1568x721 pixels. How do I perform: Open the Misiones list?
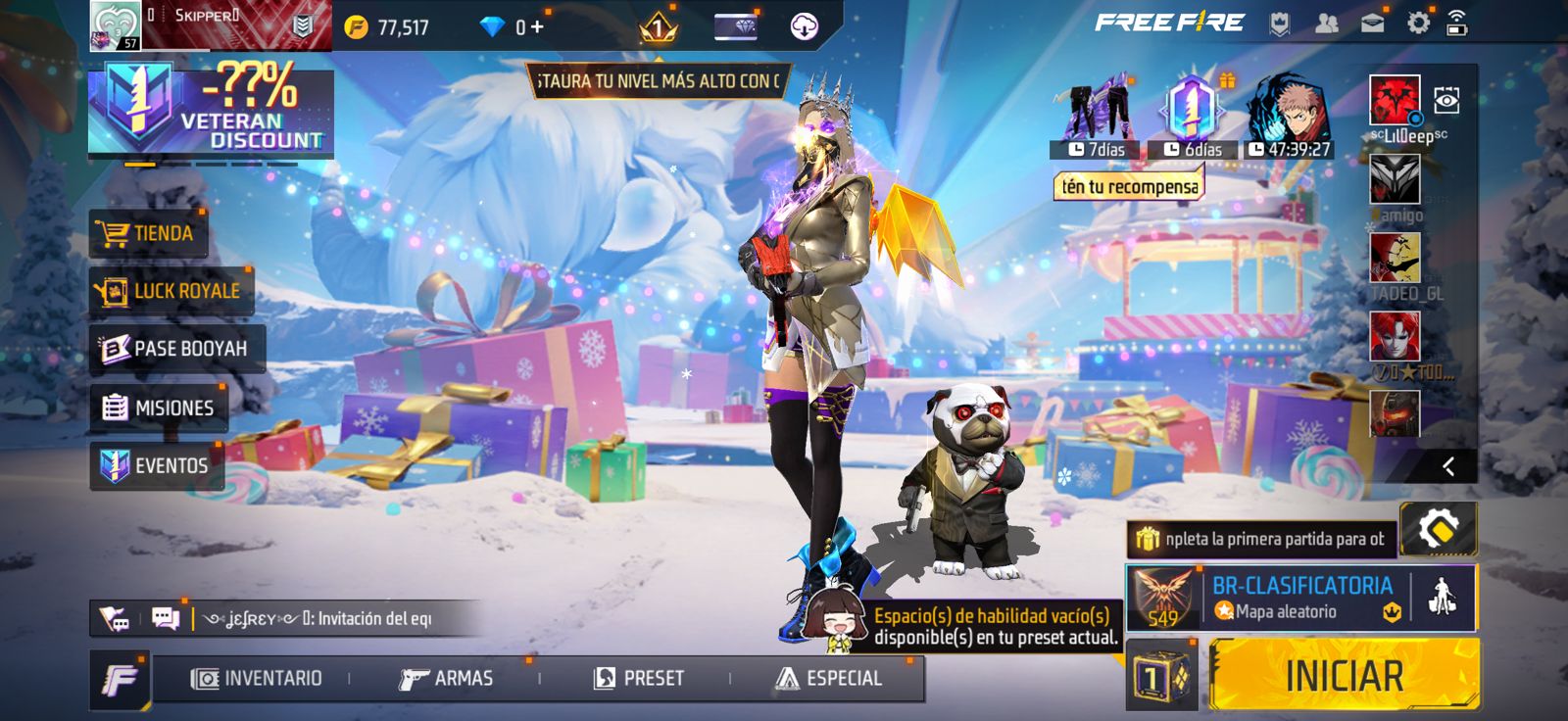pos(159,408)
